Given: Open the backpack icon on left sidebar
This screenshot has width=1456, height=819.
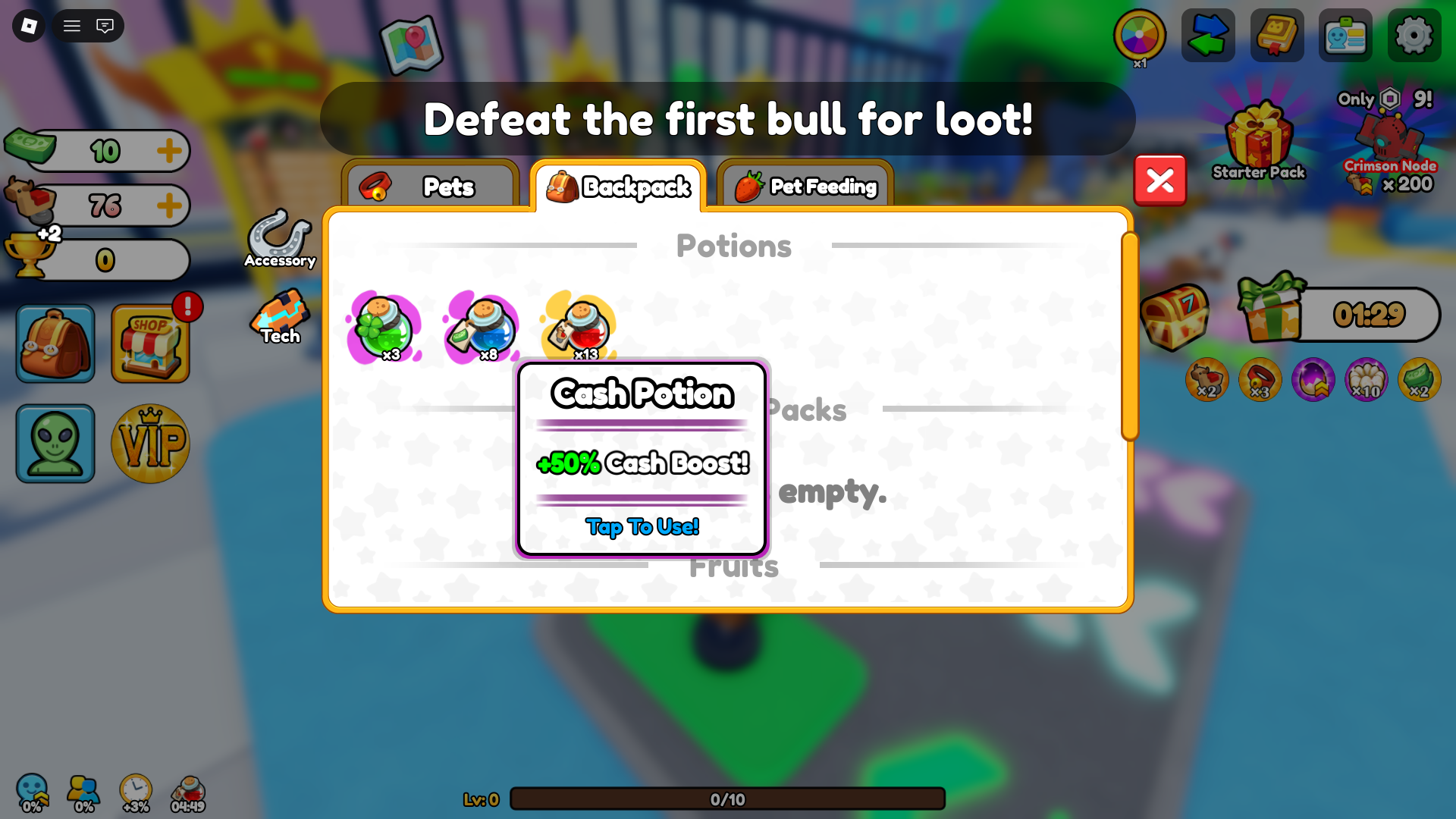Looking at the screenshot, I should (54, 343).
